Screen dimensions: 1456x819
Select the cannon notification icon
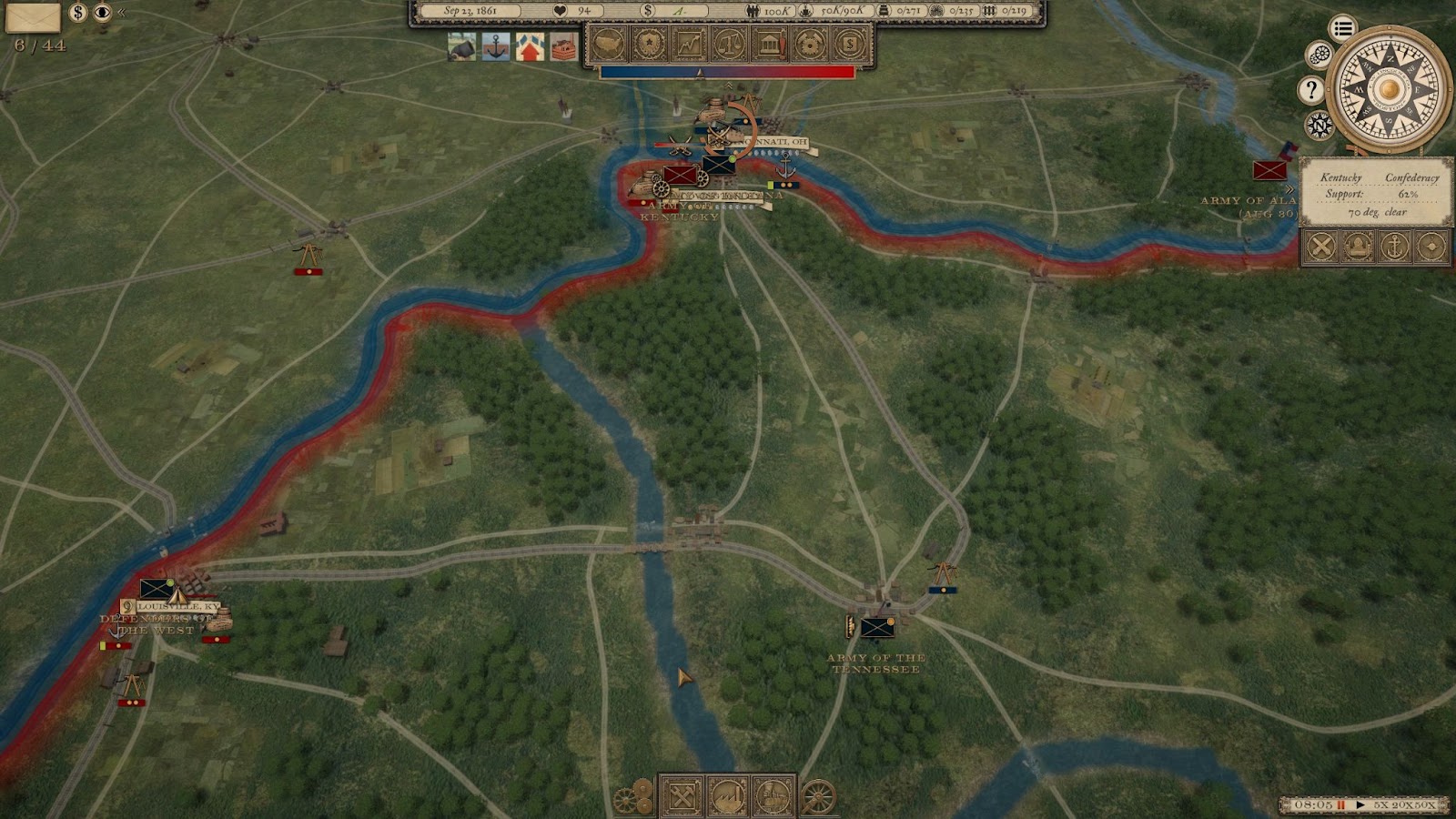click(x=462, y=47)
